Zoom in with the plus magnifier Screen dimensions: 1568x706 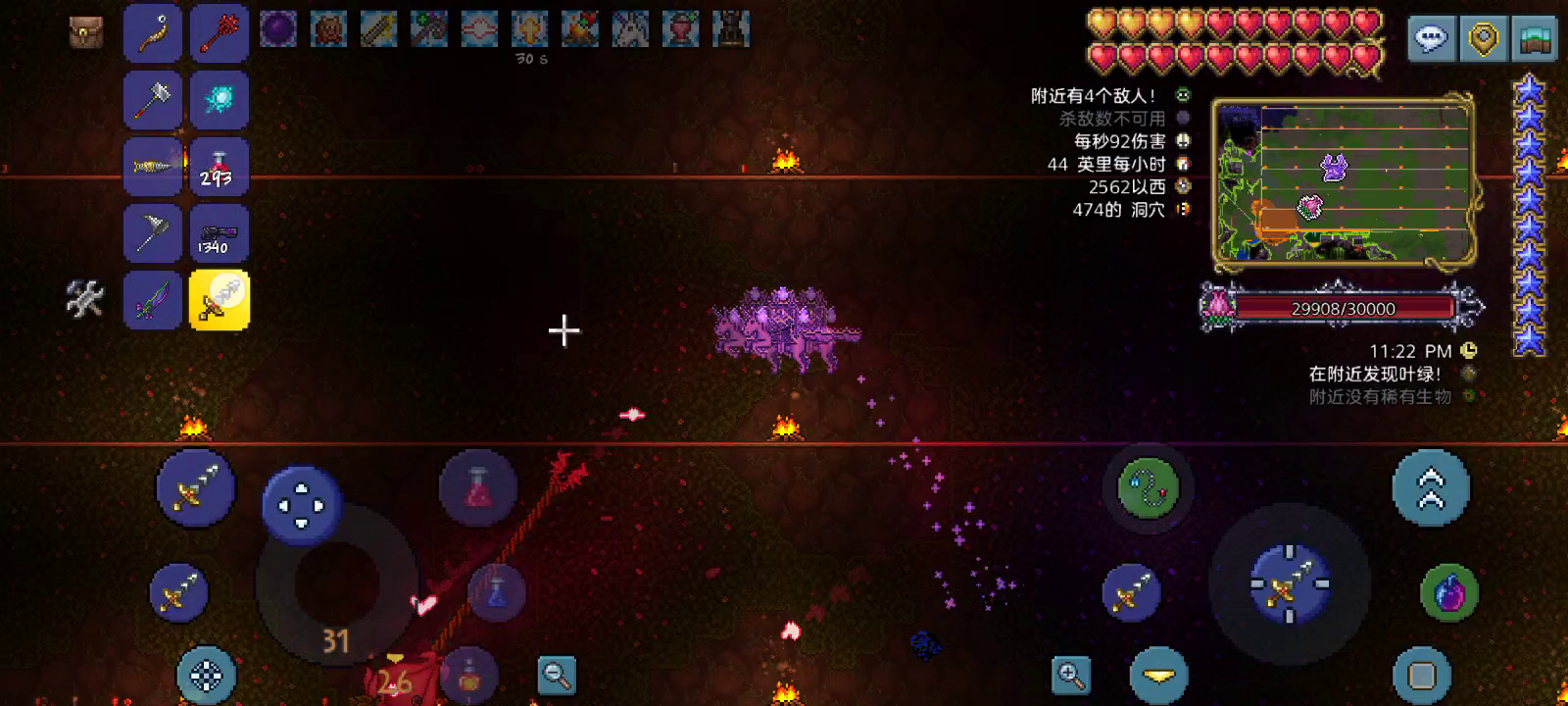point(1071,675)
